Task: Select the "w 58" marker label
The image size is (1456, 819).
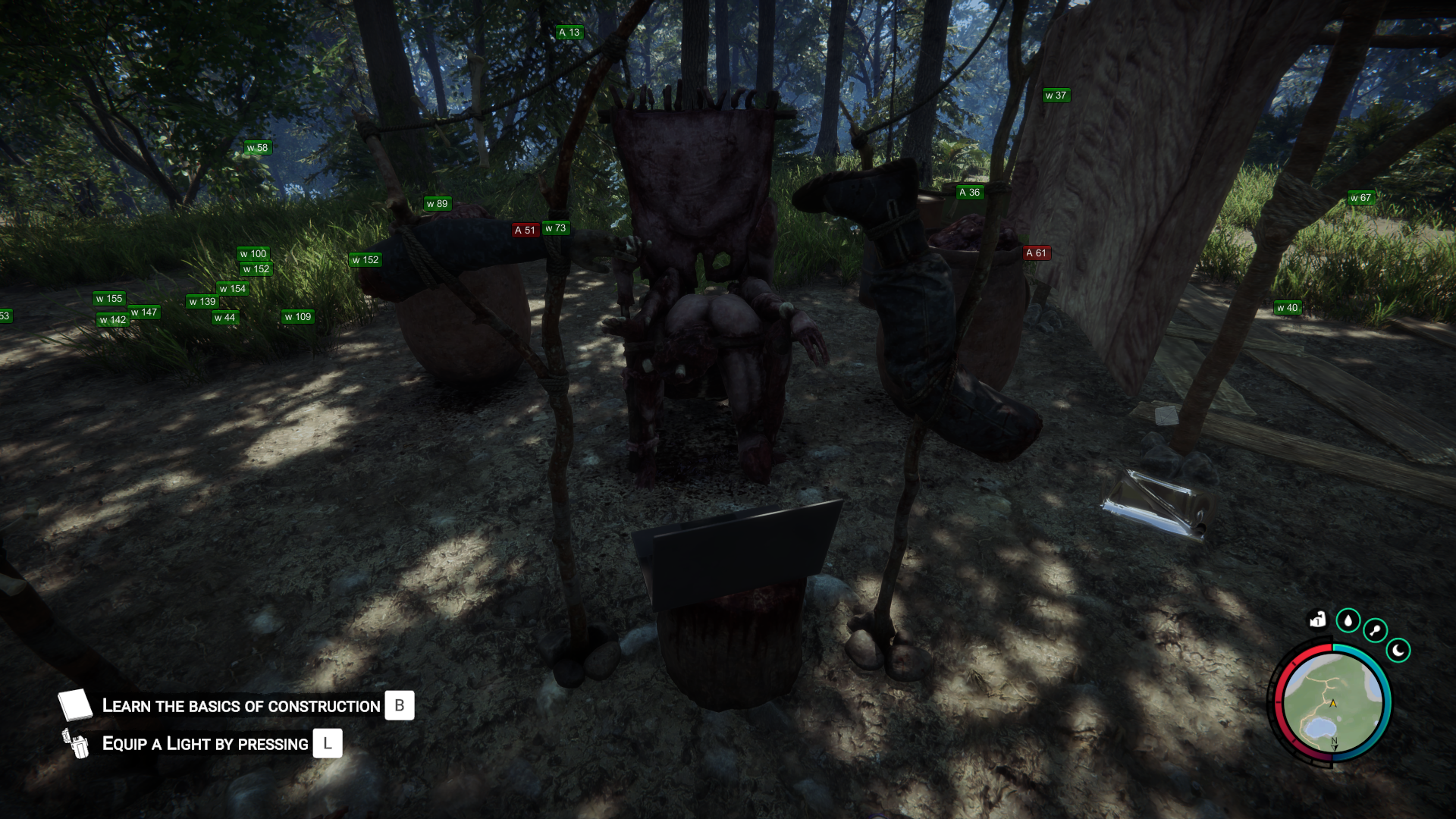Action: pyautogui.click(x=257, y=148)
